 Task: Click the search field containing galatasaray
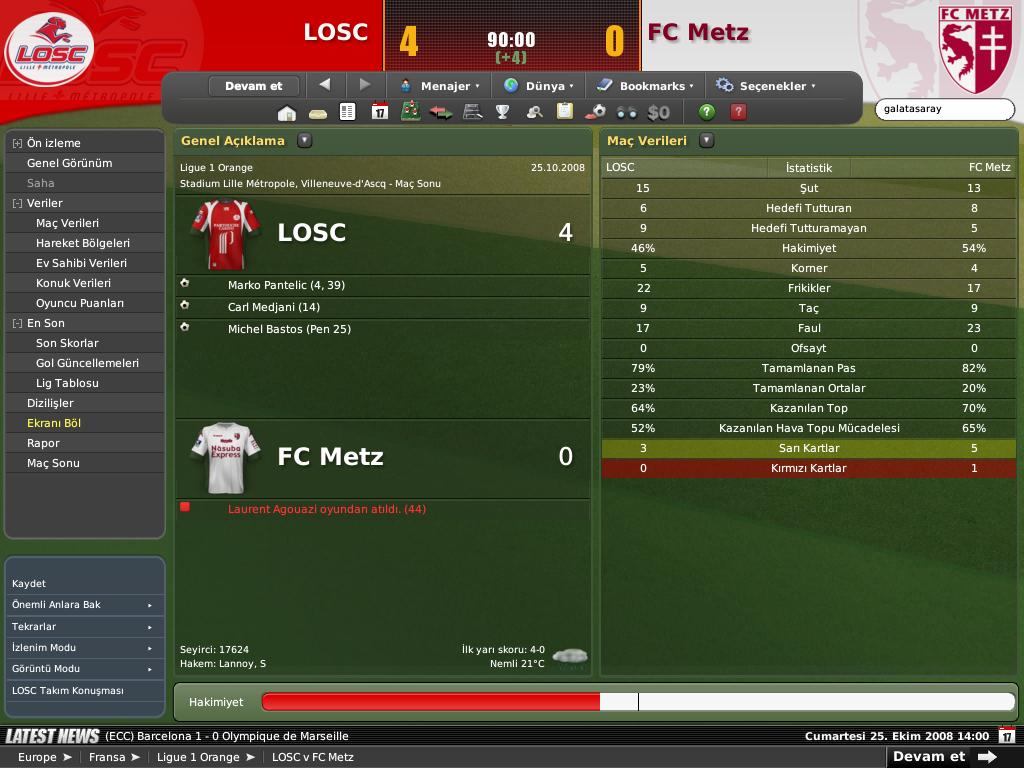943,109
